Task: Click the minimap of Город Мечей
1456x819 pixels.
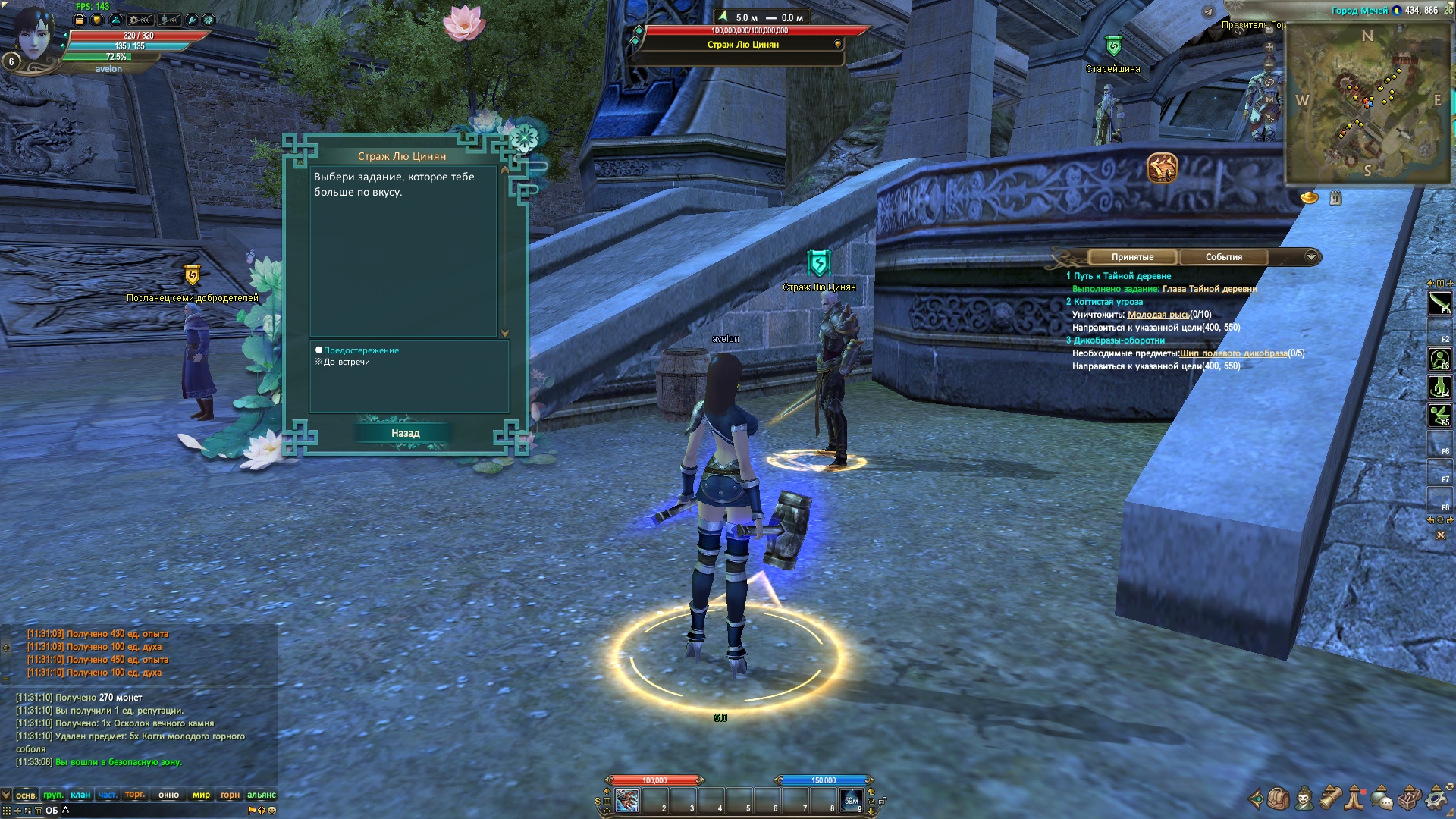Action: point(1367,102)
